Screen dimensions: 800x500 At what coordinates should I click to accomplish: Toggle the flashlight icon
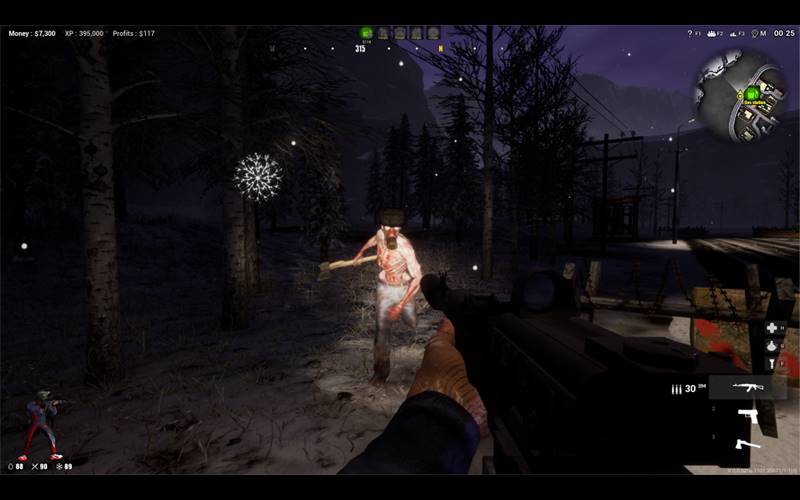coord(771,365)
